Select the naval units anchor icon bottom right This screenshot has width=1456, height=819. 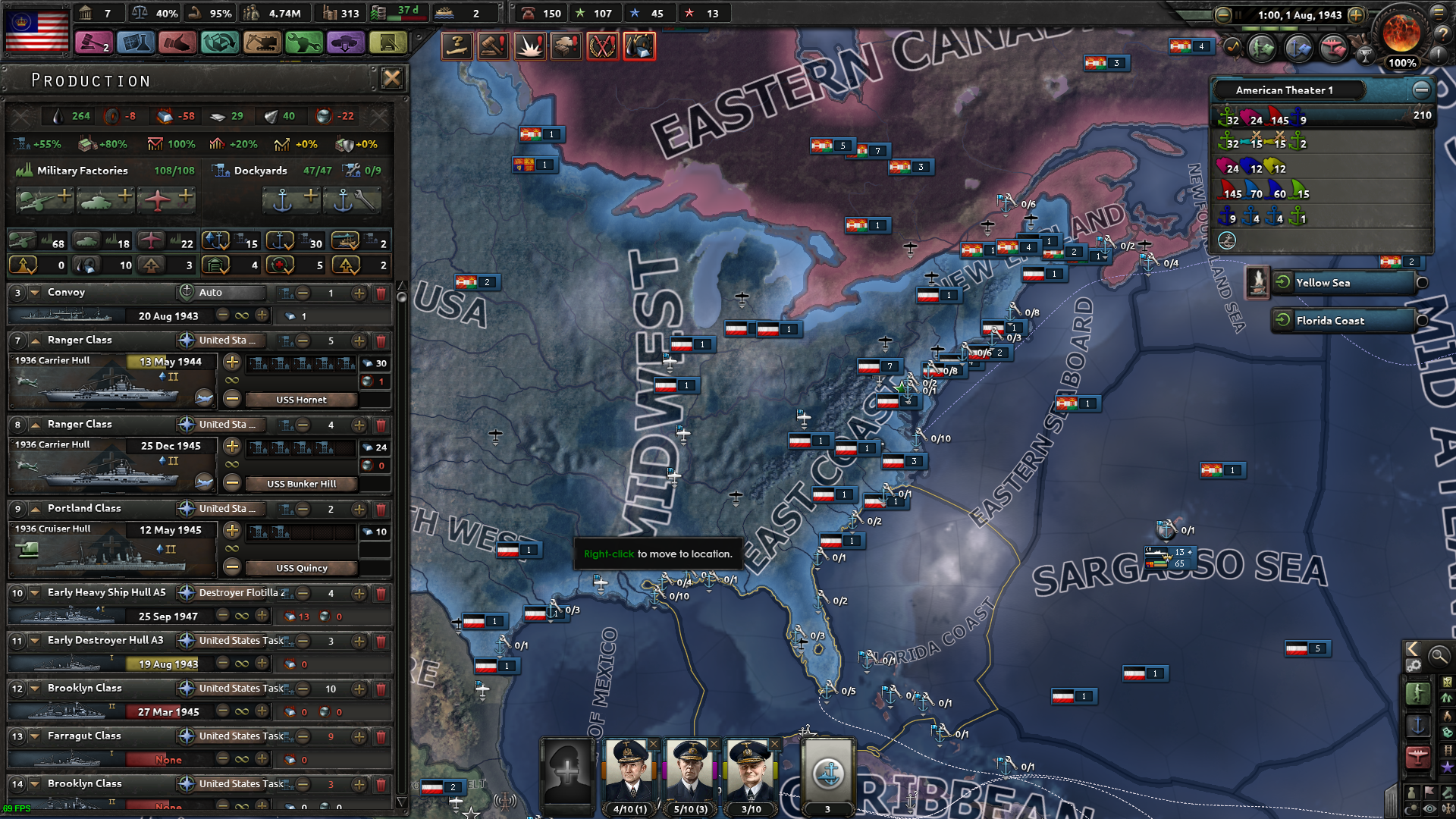(x=1419, y=723)
